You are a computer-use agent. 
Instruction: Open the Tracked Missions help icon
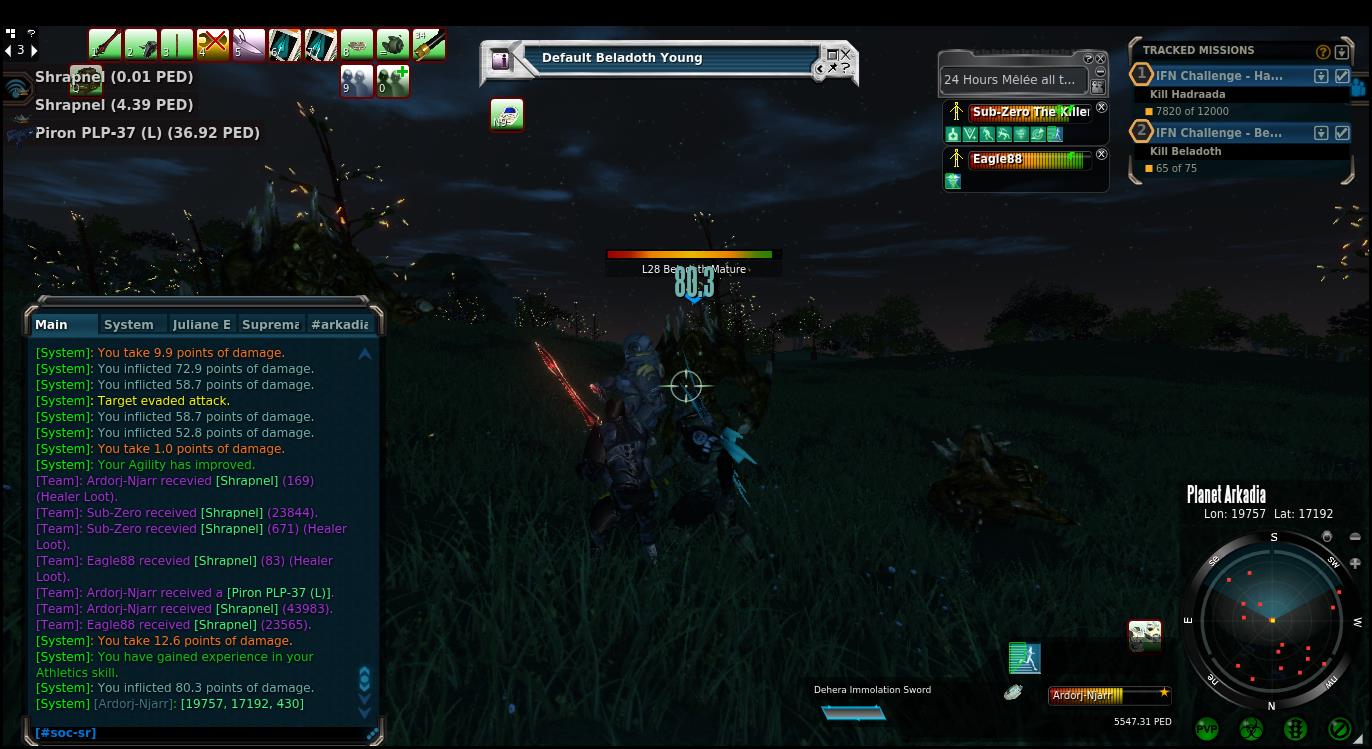tap(1323, 51)
